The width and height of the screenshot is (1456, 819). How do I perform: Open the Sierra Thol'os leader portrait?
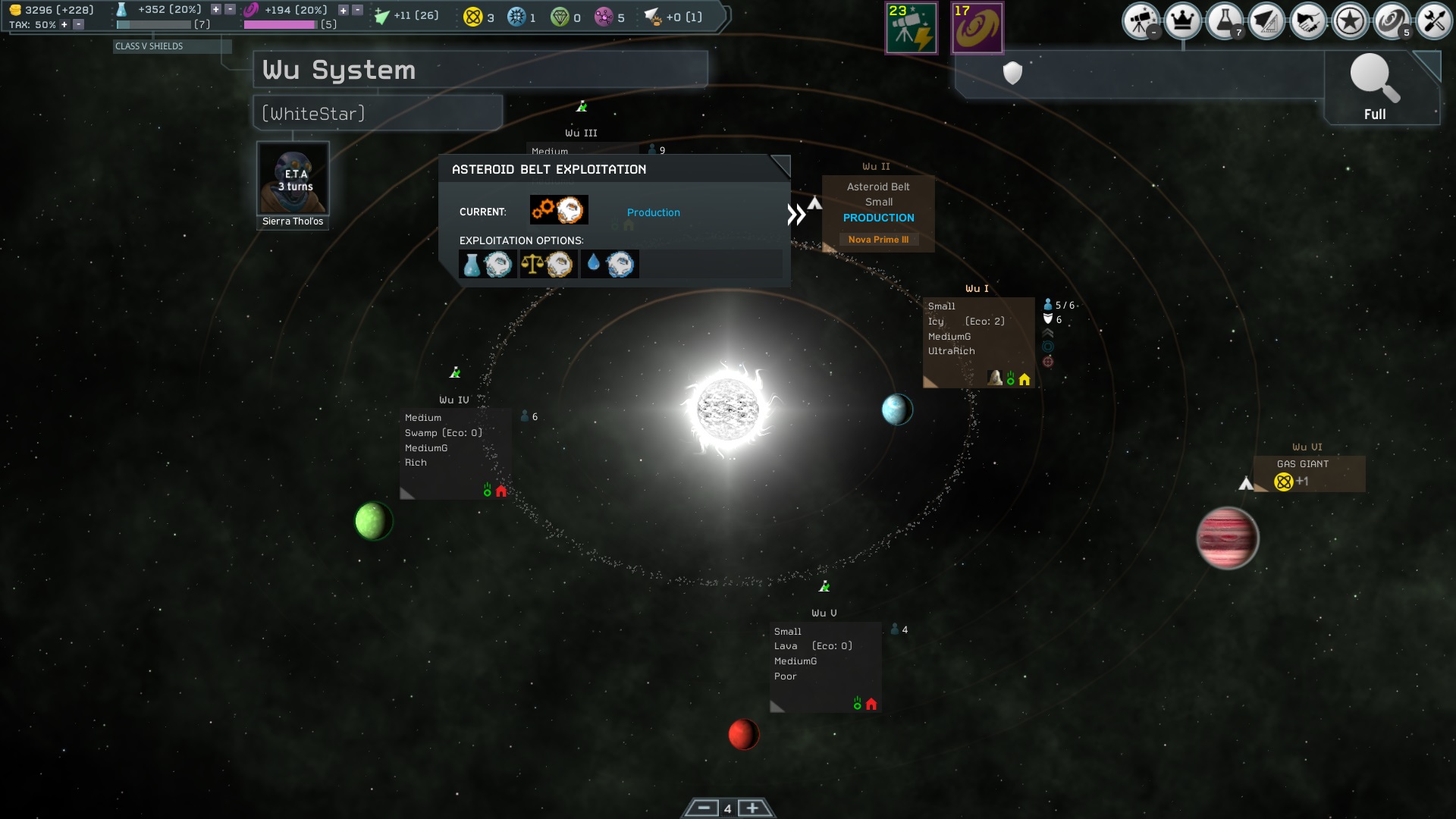pyautogui.click(x=293, y=179)
